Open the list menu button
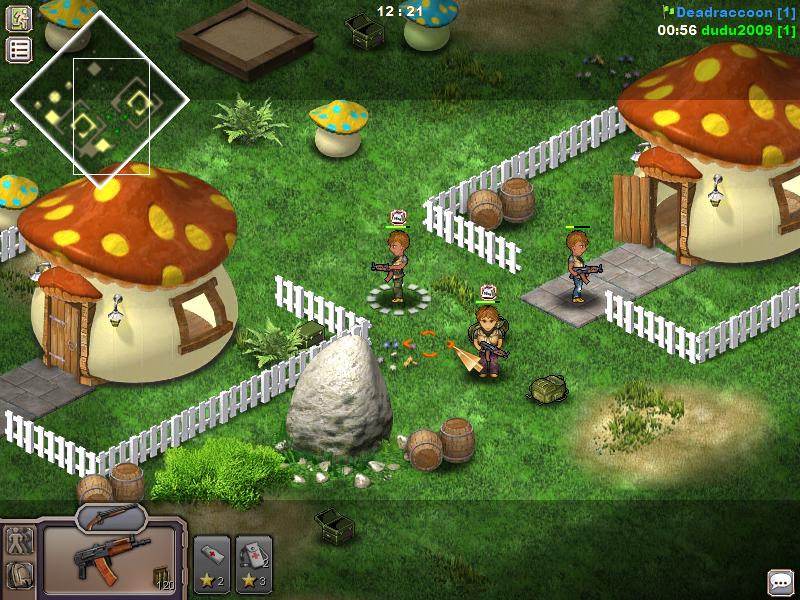 click(19, 49)
